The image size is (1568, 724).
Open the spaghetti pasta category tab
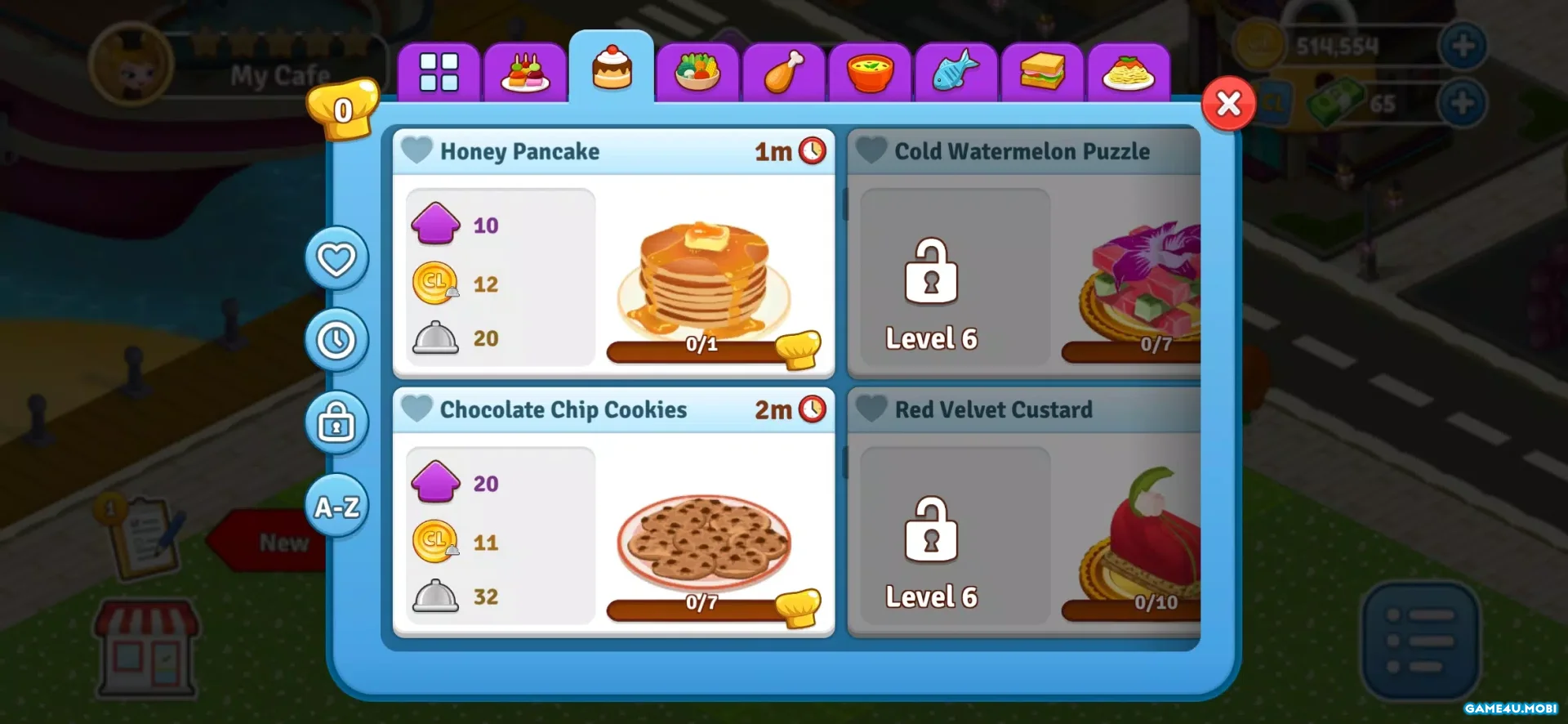[1128, 72]
